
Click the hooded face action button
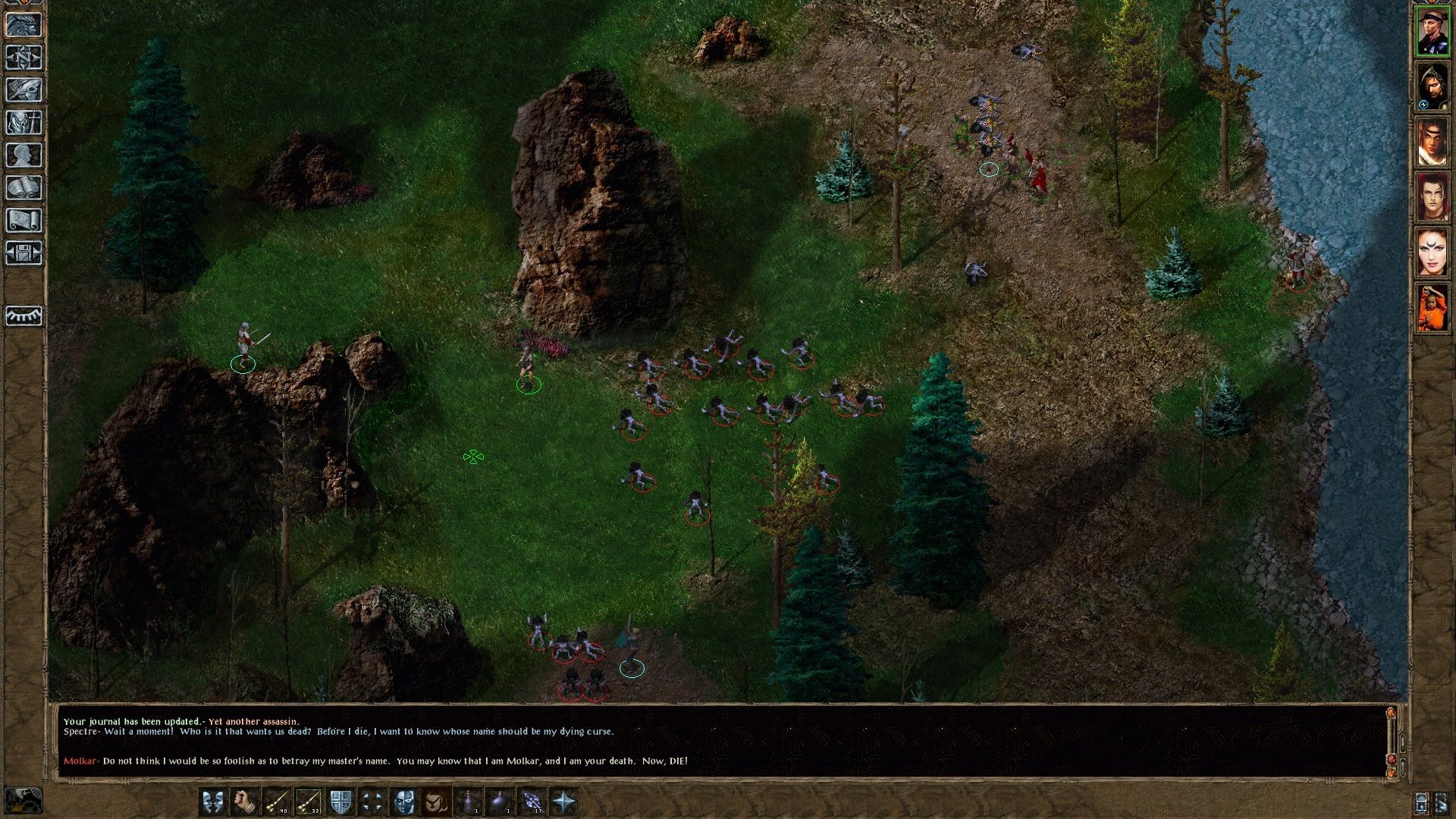436,802
